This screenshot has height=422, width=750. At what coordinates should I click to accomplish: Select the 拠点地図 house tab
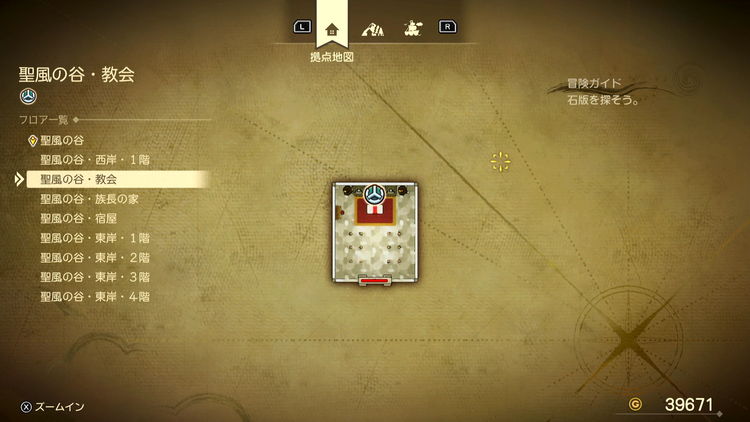click(x=332, y=28)
